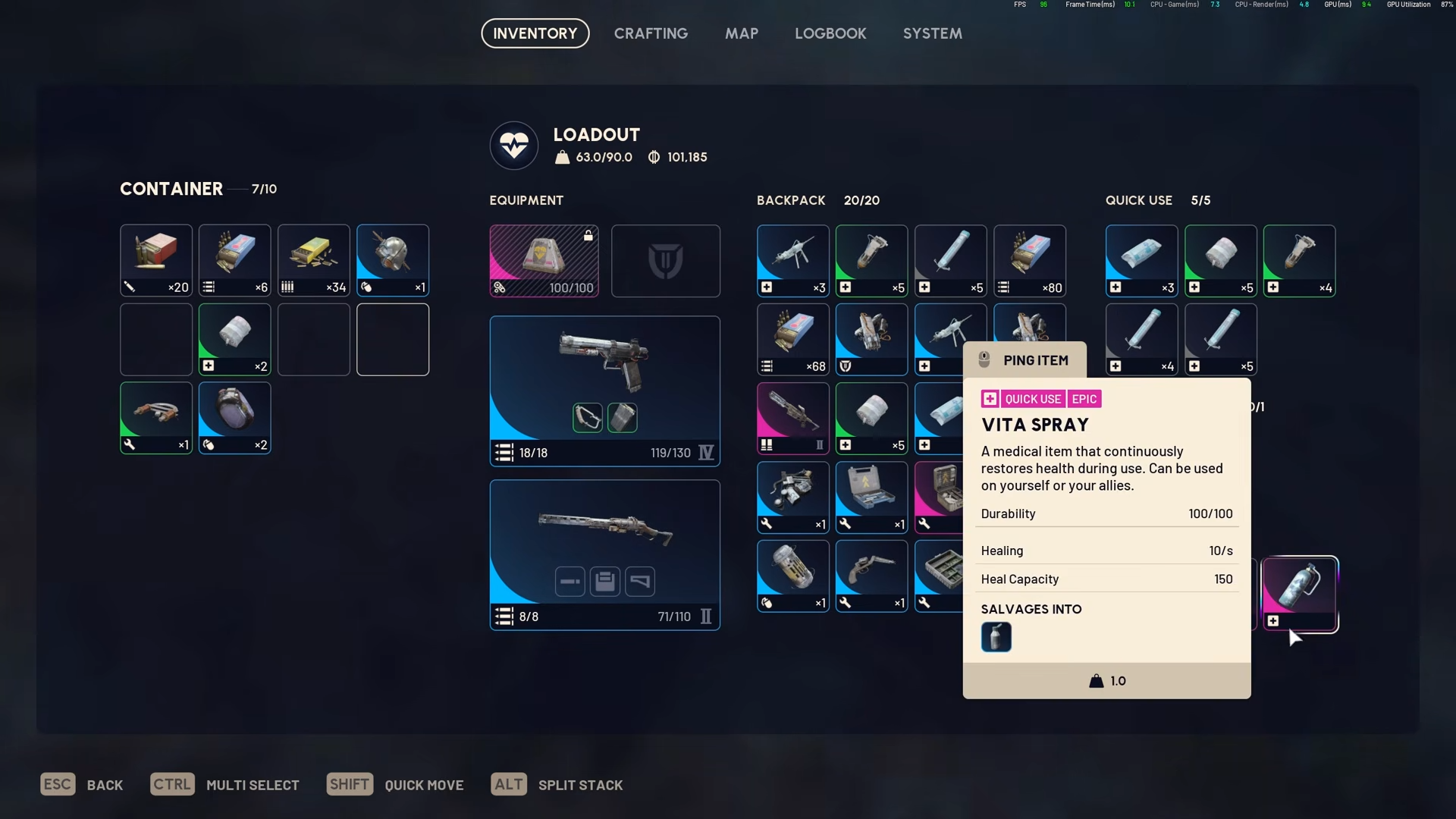Pick the quick use bandage stack ×5

click(1220, 261)
